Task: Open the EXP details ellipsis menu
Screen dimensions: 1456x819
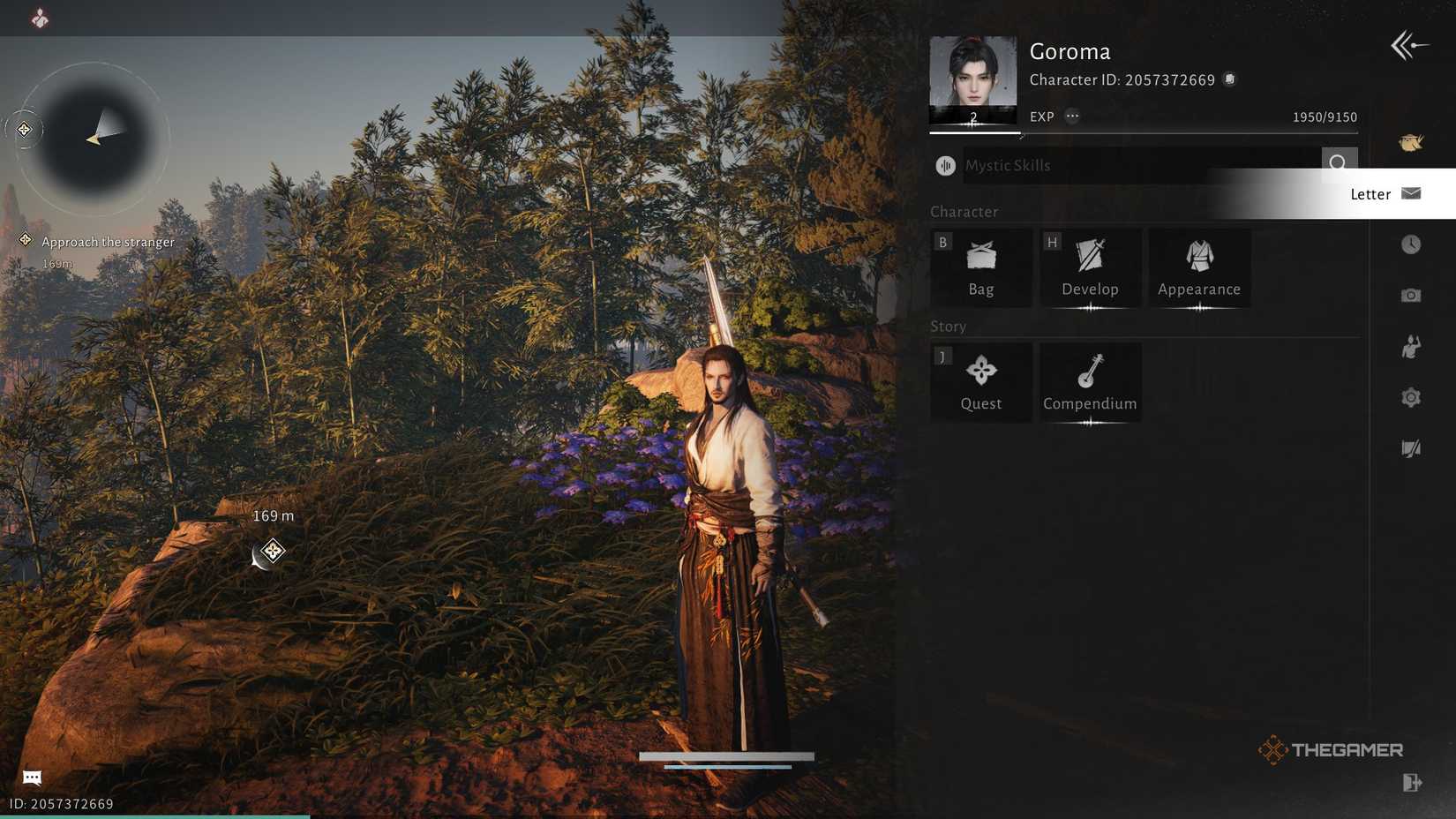Action: tap(1070, 116)
